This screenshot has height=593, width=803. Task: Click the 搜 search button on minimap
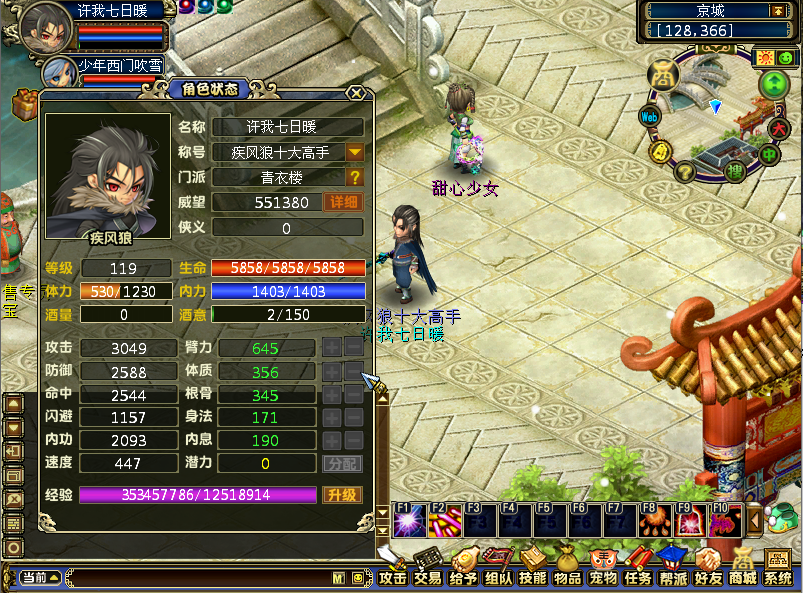(733, 172)
